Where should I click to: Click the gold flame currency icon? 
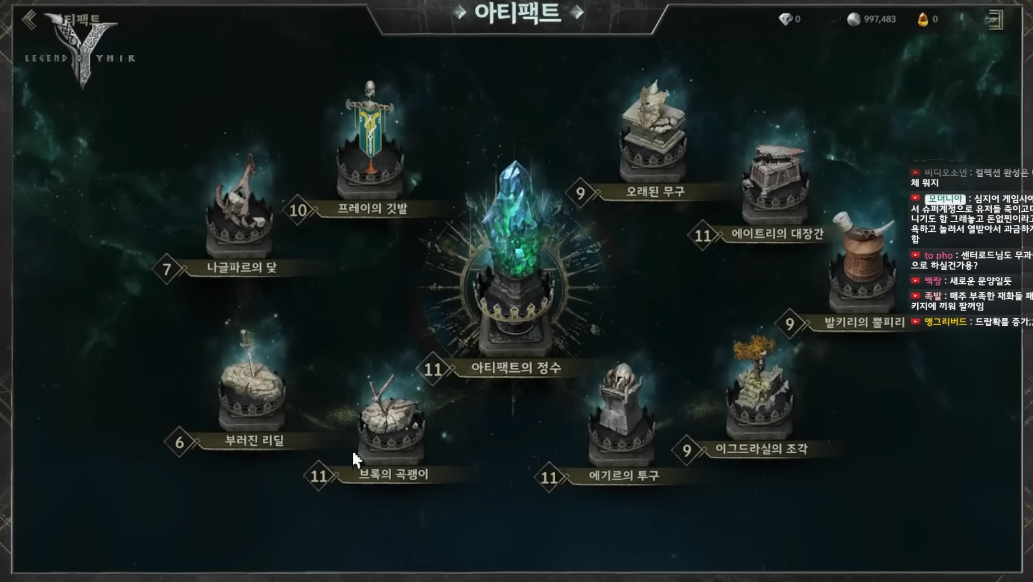click(923, 19)
